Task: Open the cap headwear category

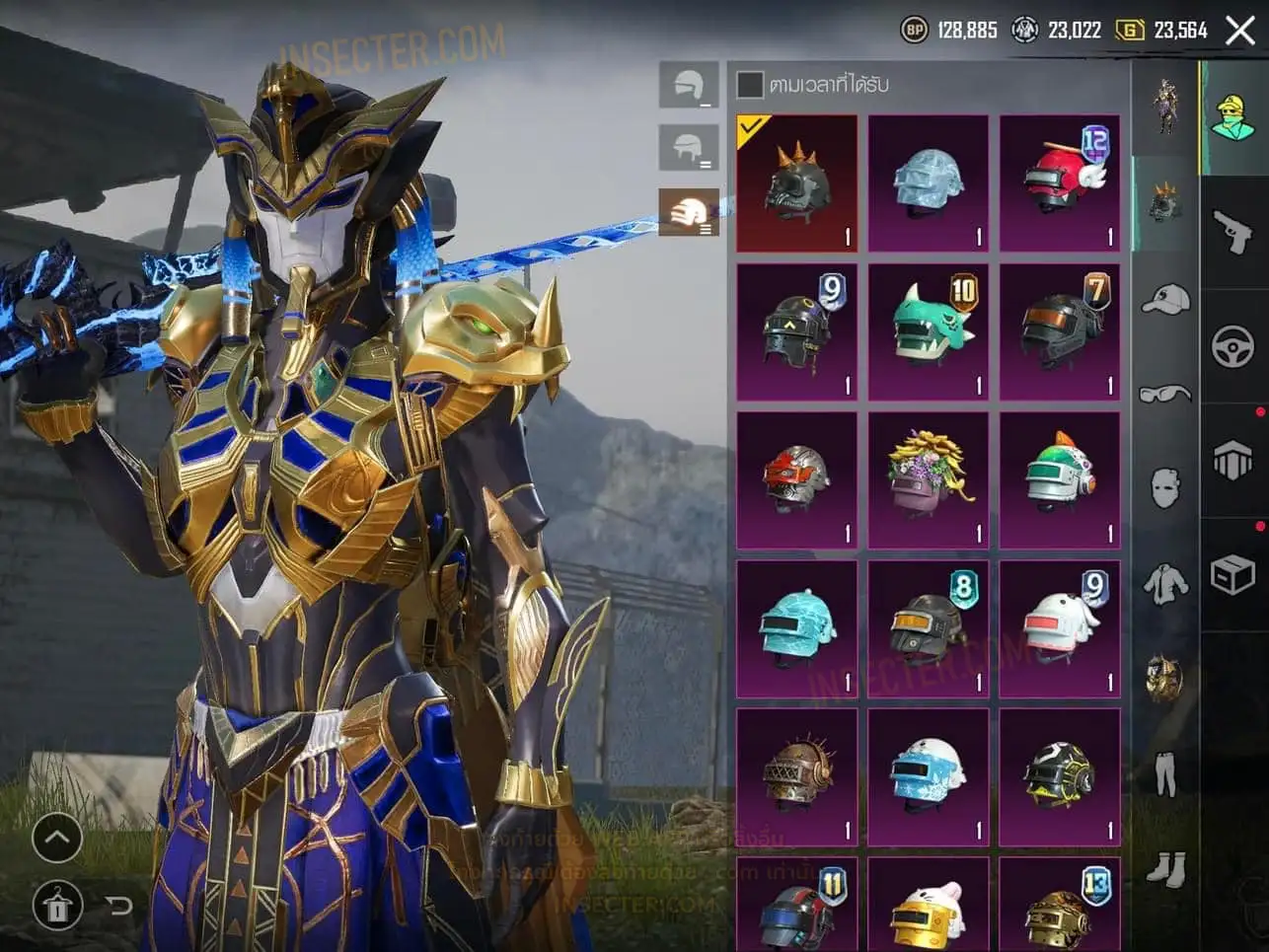Action: click(x=1165, y=300)
